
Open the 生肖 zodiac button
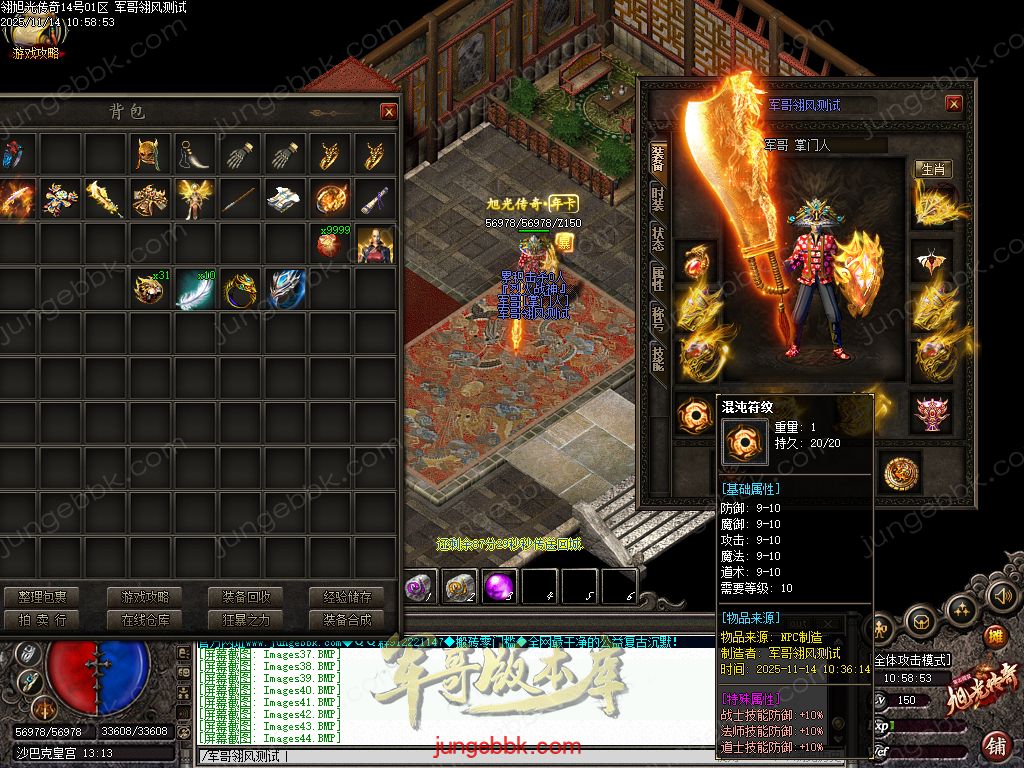click(933, 169)
